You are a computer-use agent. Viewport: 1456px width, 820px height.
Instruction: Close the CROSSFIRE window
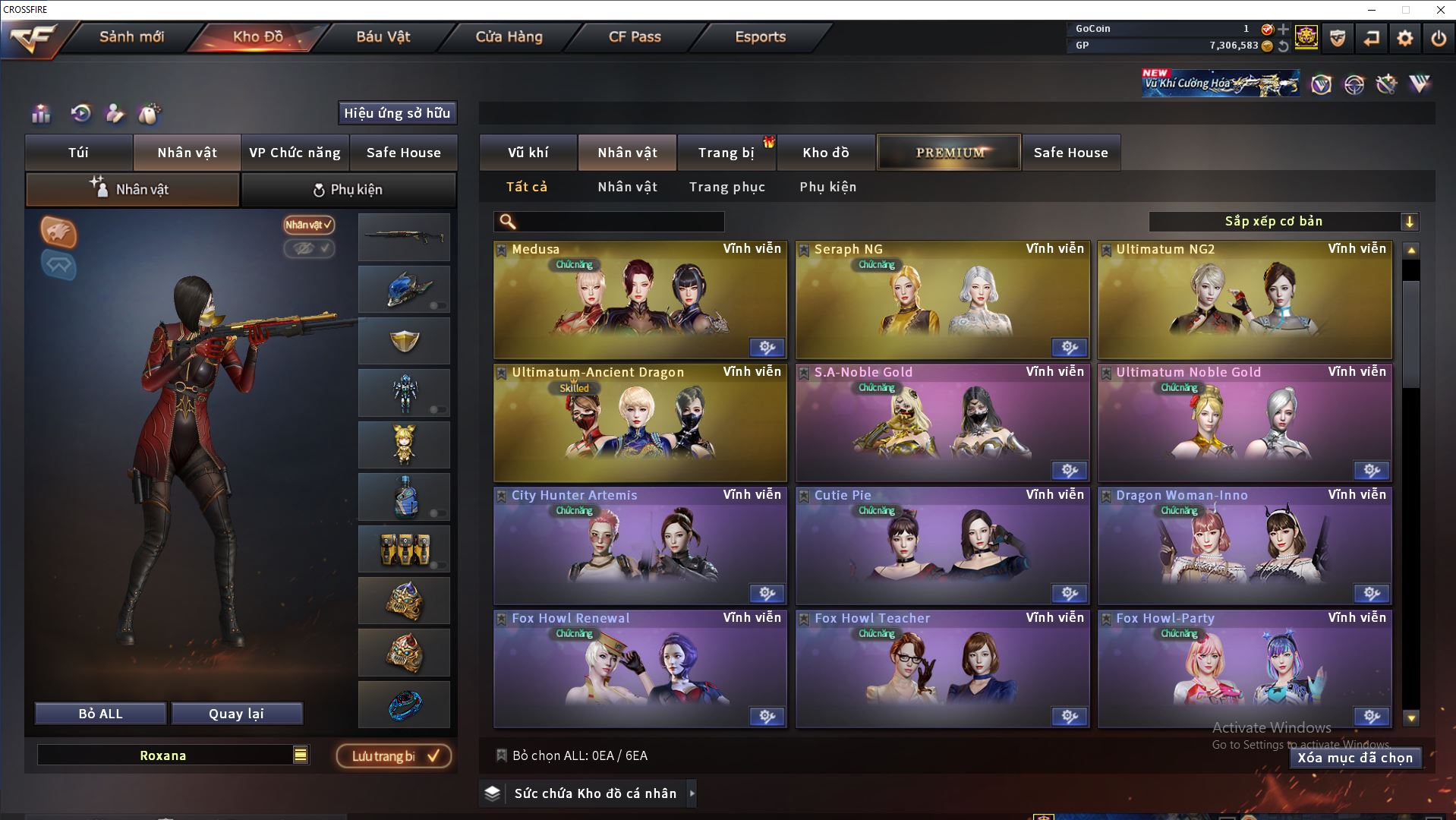1440,10
